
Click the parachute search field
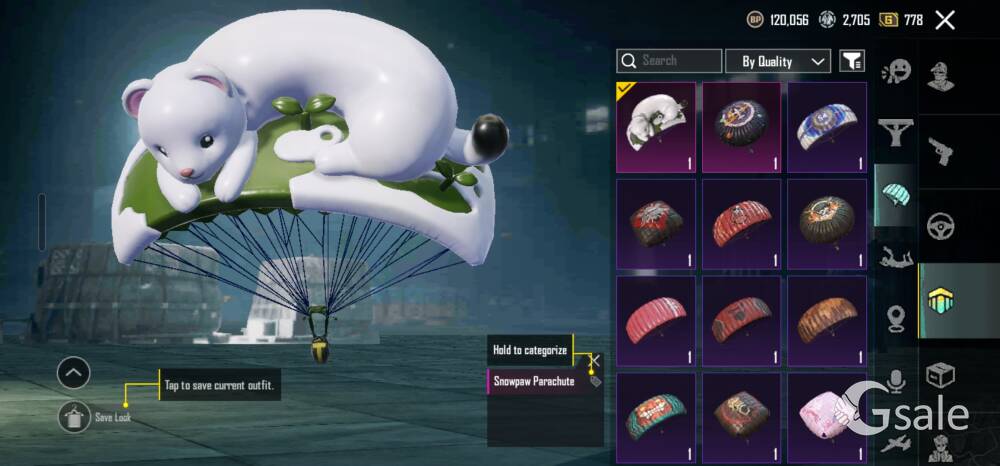(x=669, y=61)
